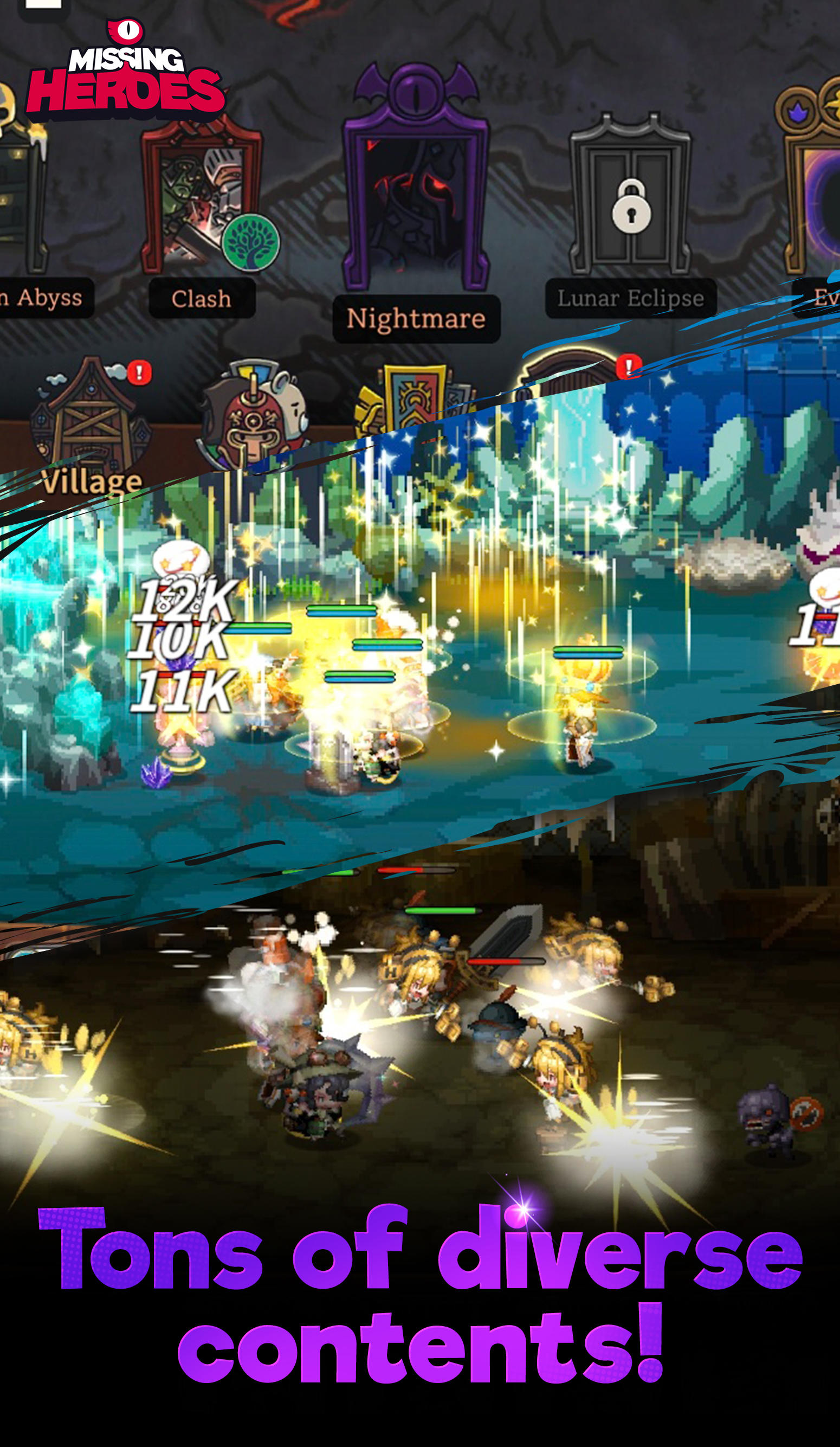Enter the Clash game mode
The height and width of the screenshot is (1447, 840).
(201, 195)
